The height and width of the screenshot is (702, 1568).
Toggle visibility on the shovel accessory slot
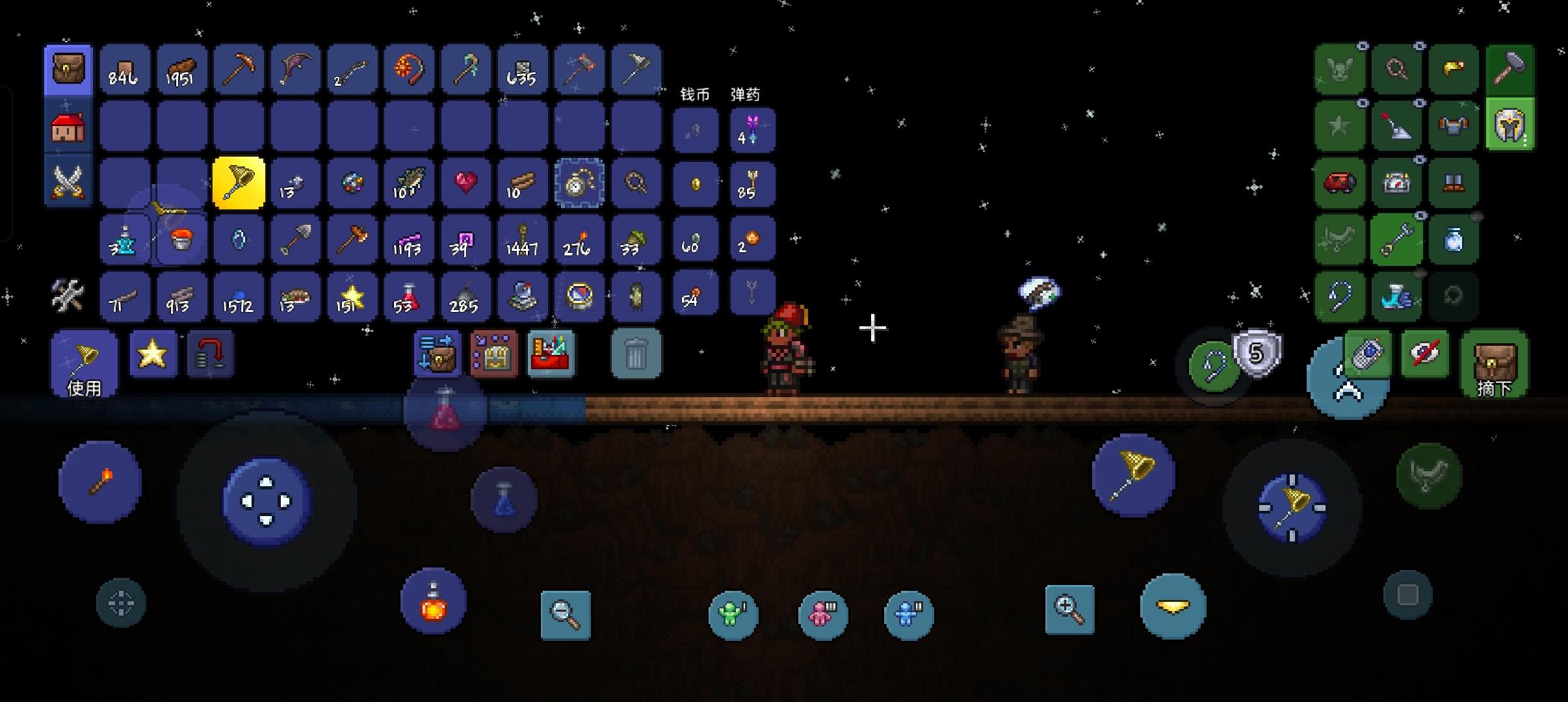(x=1418, y=103)
